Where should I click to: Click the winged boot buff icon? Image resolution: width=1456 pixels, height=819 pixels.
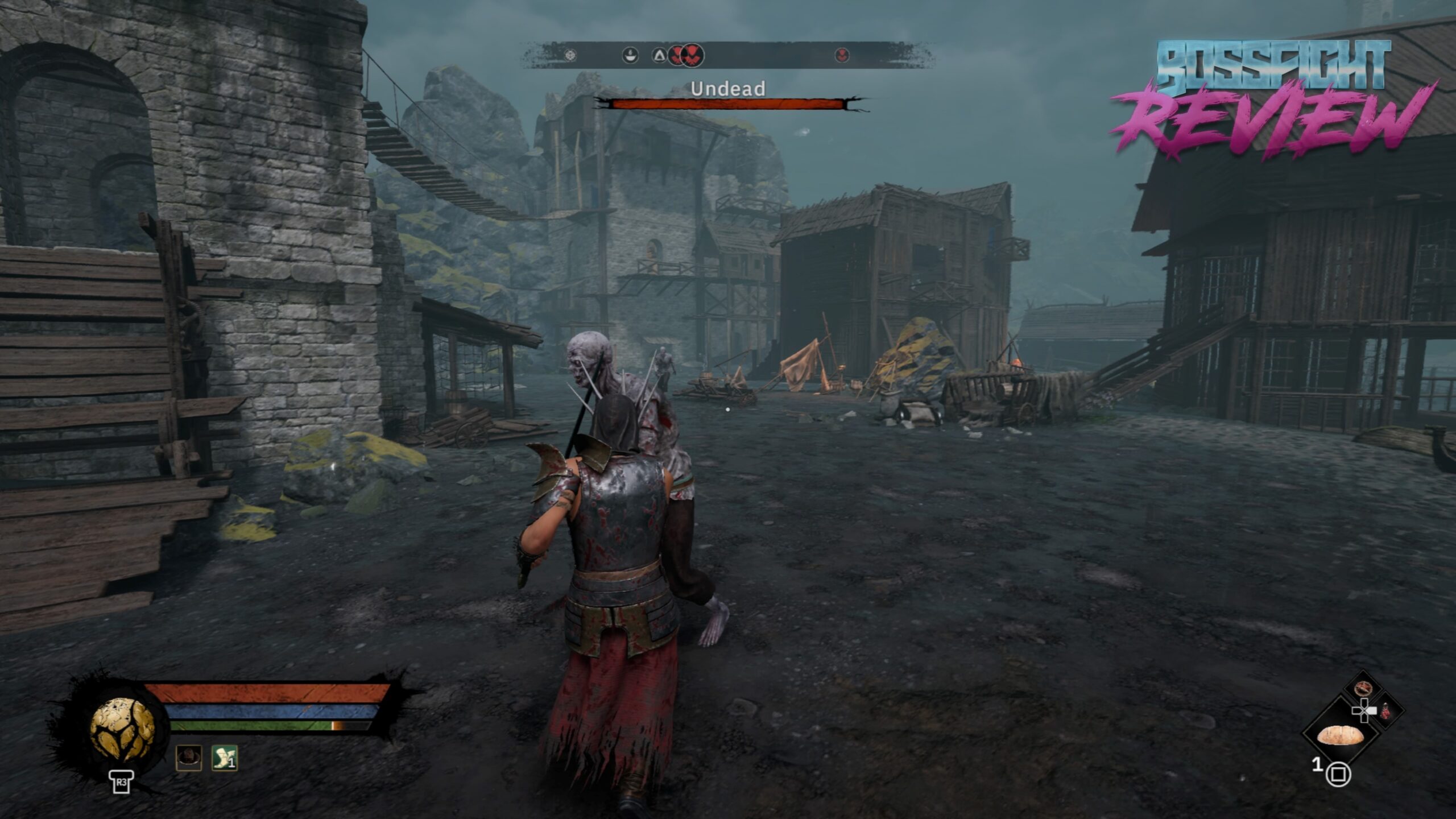(x=224, y=758)
